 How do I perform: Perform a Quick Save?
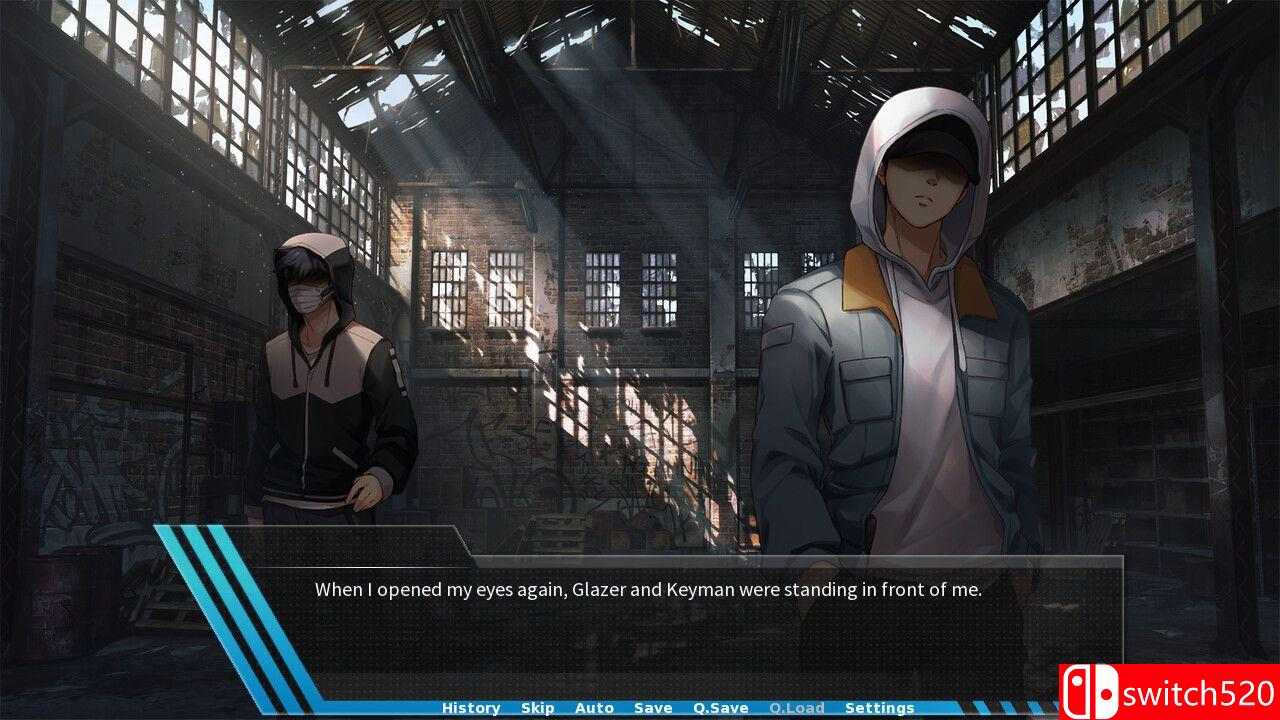719,707
